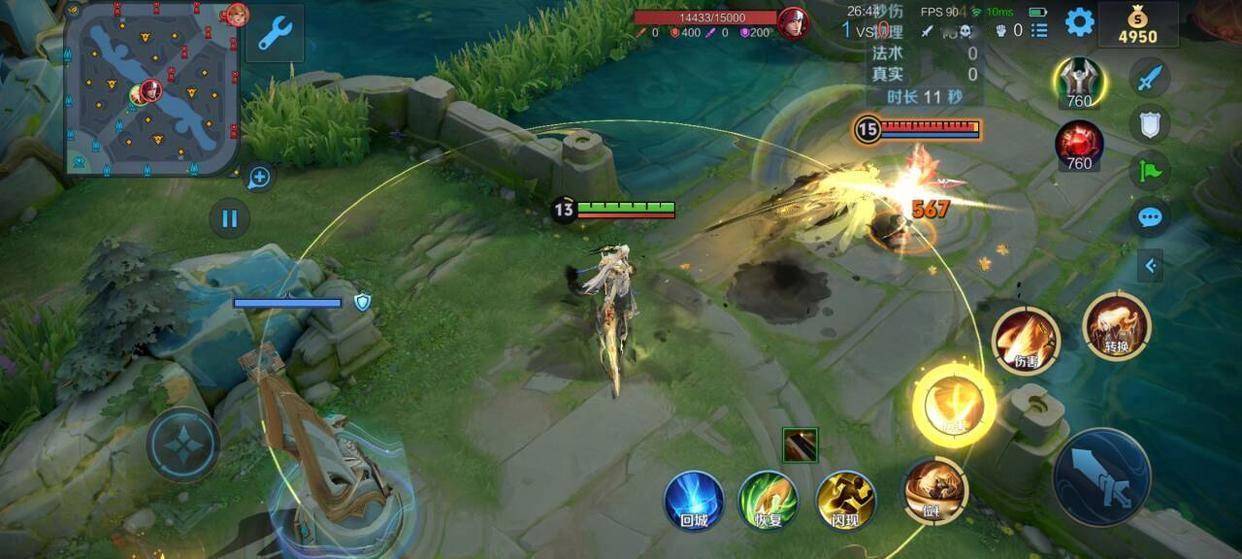Screen dimensions: 1242x559
Task: Buy the recommended silver armor item for 760
Action: 1078,82
